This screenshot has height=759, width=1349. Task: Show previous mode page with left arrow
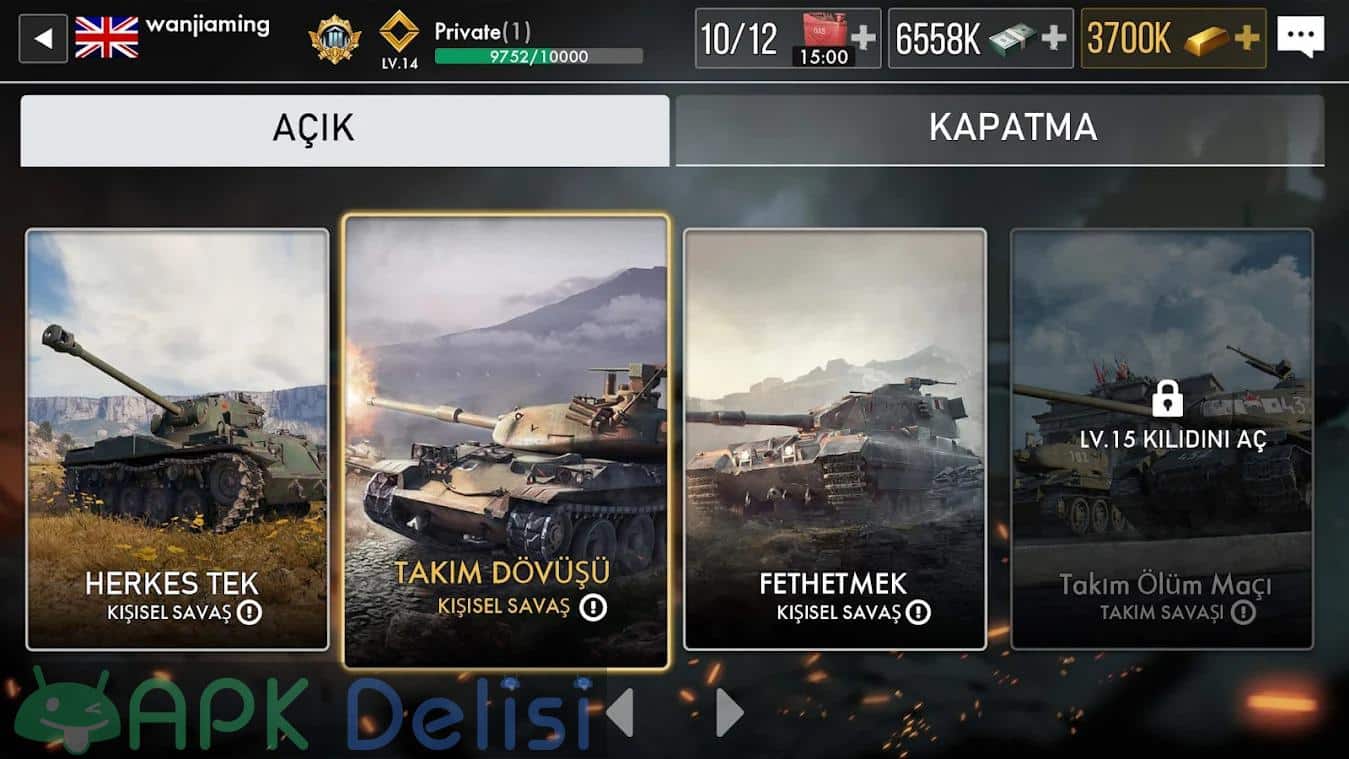tap(620, 712)
